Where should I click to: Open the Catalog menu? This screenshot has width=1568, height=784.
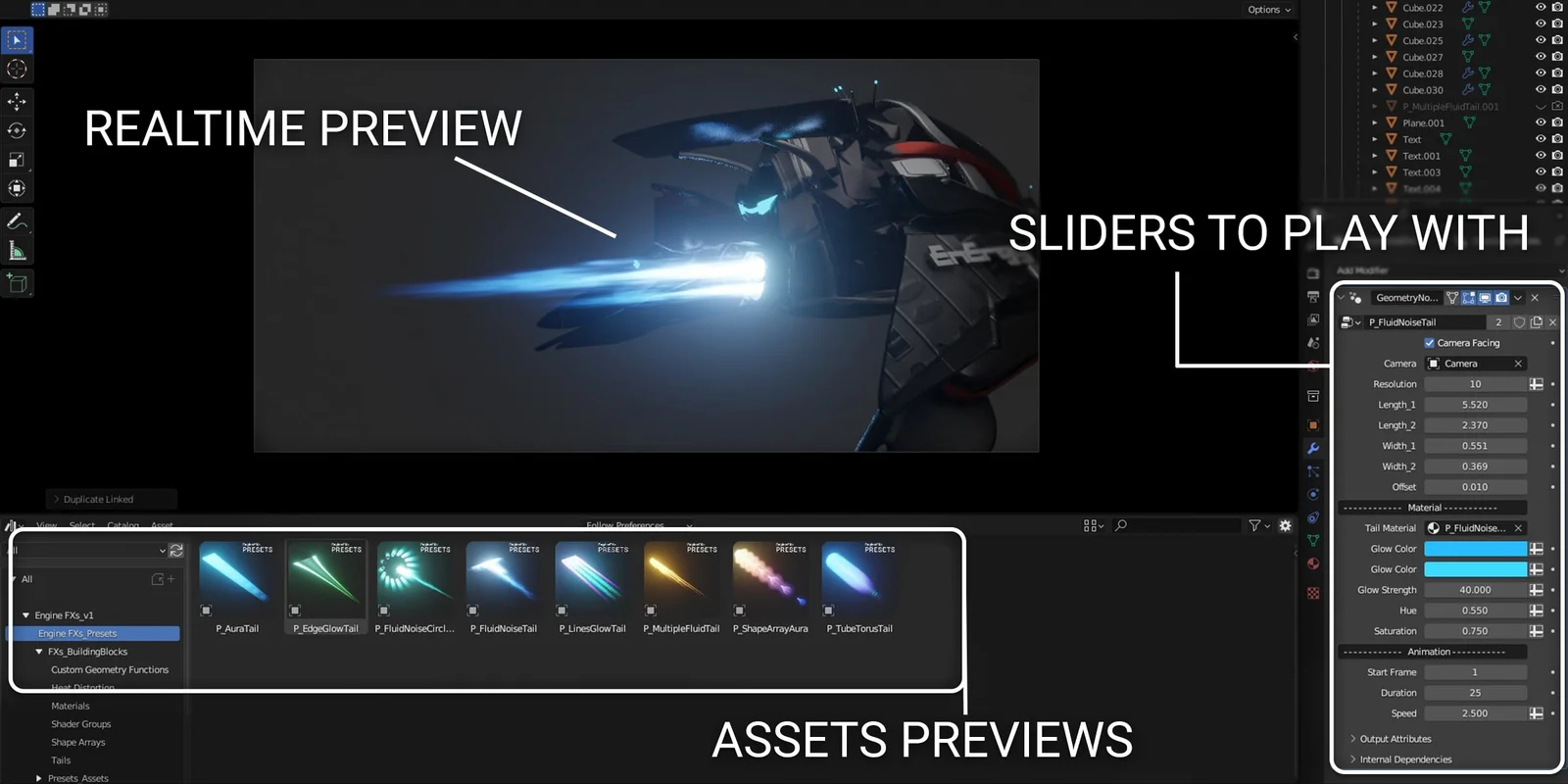coord(122,525)
